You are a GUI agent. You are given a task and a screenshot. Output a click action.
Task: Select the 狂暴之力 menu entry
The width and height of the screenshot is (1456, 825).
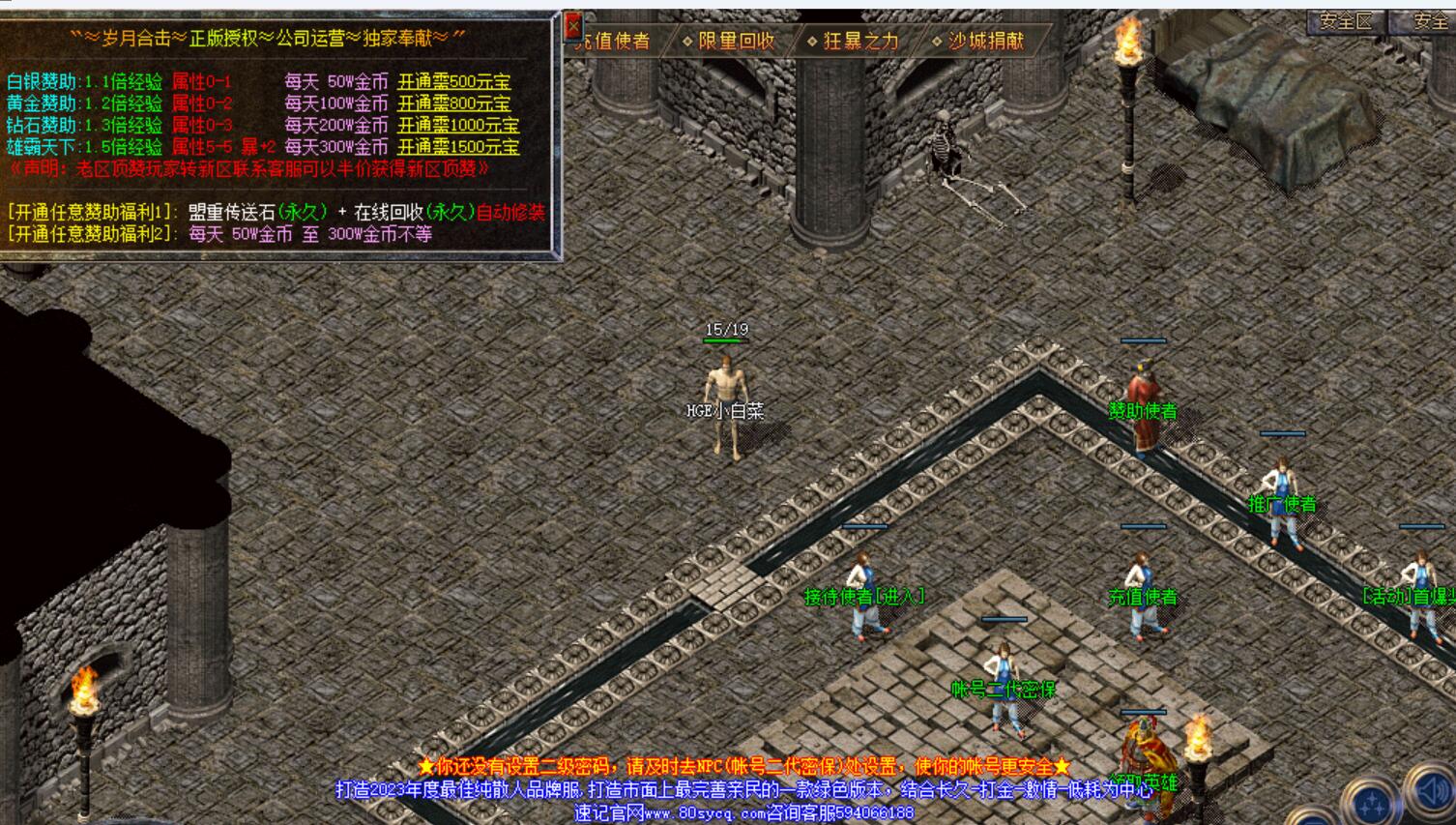[854, 41]
